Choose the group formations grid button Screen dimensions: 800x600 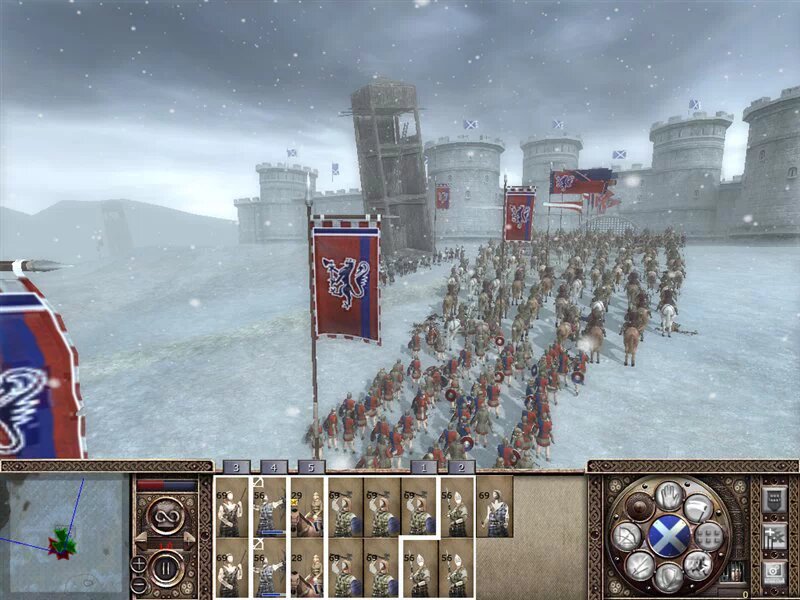pyautogui.click(x=709, y=537)
